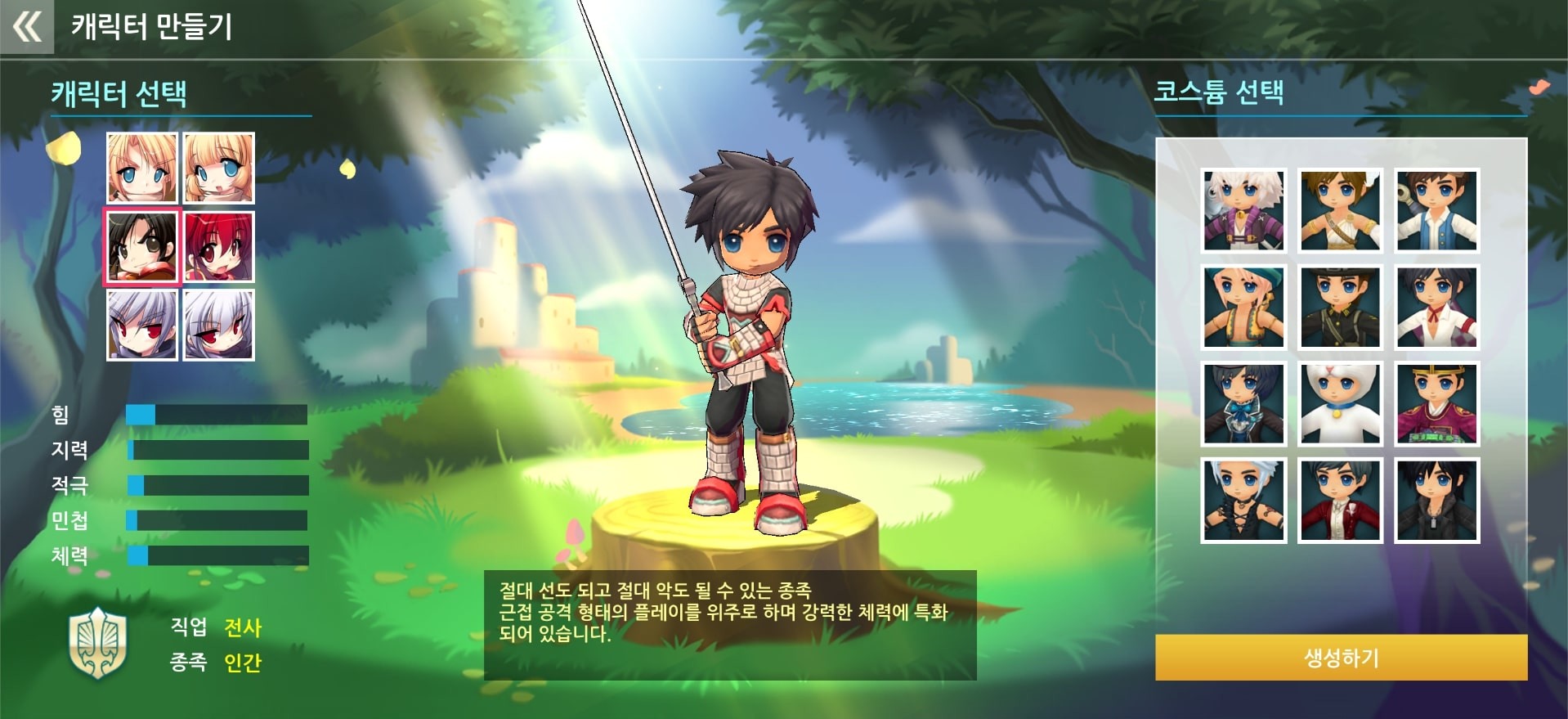The height and width of the screenshot is (719, 1568).
Task: Select the white-haired purple outfit costume
Action: pos(1243,211)
